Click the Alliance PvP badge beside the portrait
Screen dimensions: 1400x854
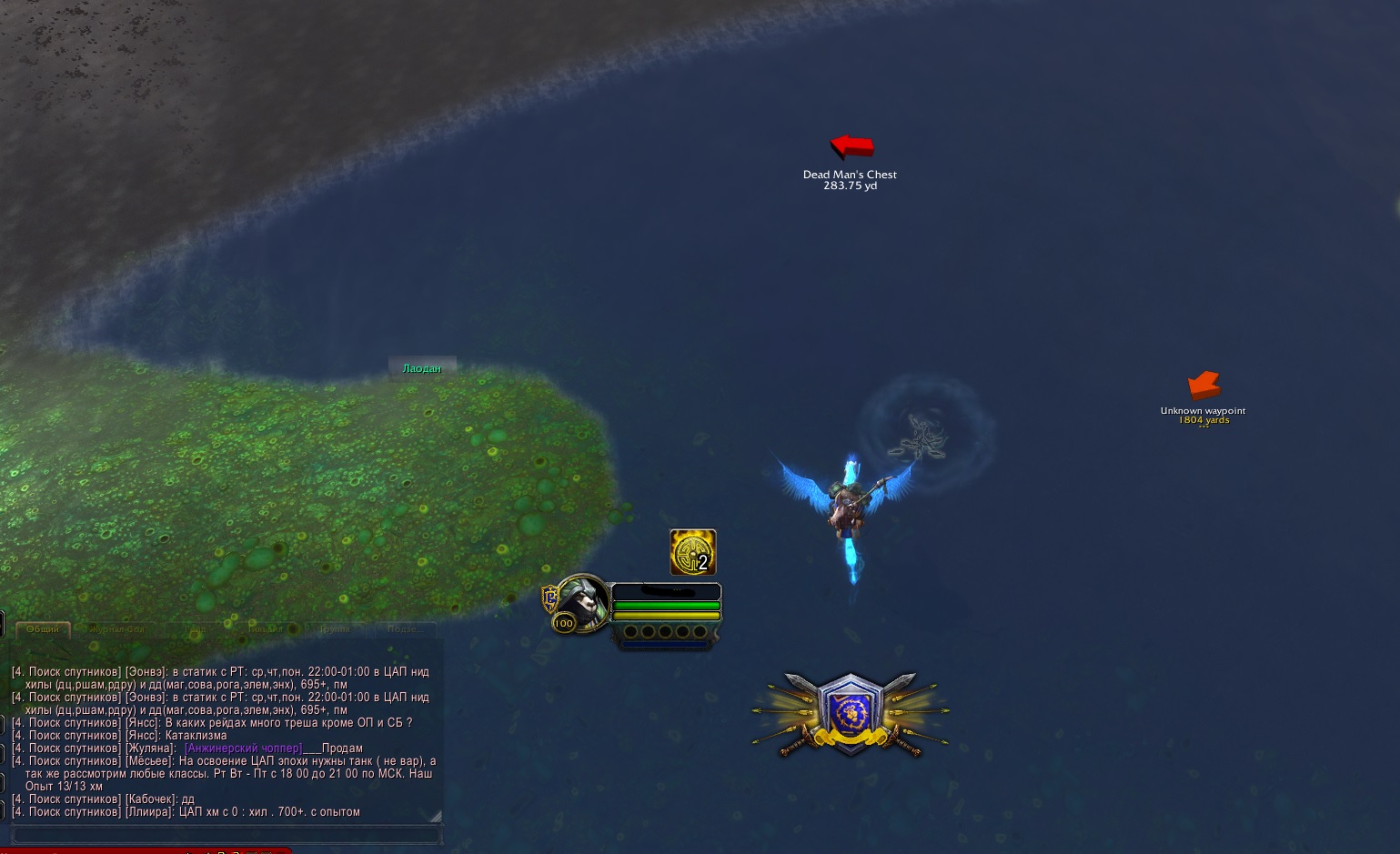pyautogui.click(x=549, y=598)
